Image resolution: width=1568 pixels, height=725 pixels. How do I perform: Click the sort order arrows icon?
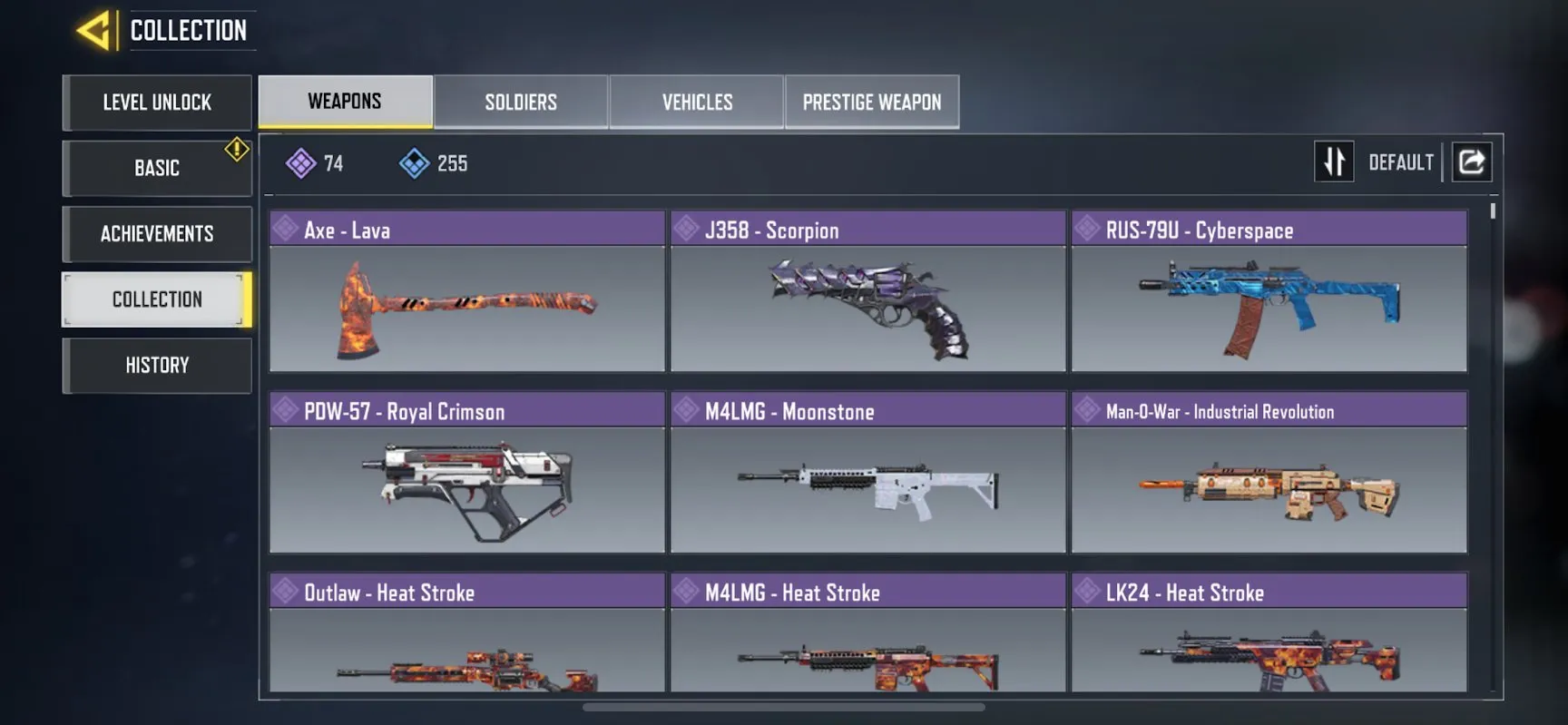tap(1334, 161)
